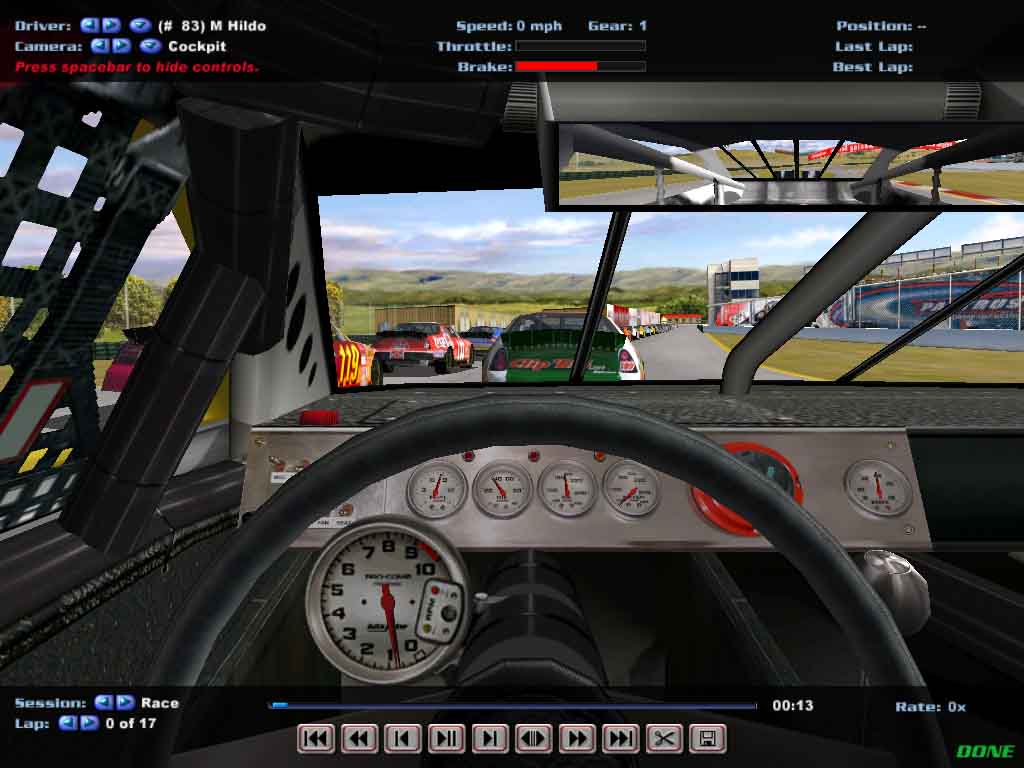The height and width of the screenshot is (768, 1024).
Task: Select the previous driver arrow
Action: (89, 25)
